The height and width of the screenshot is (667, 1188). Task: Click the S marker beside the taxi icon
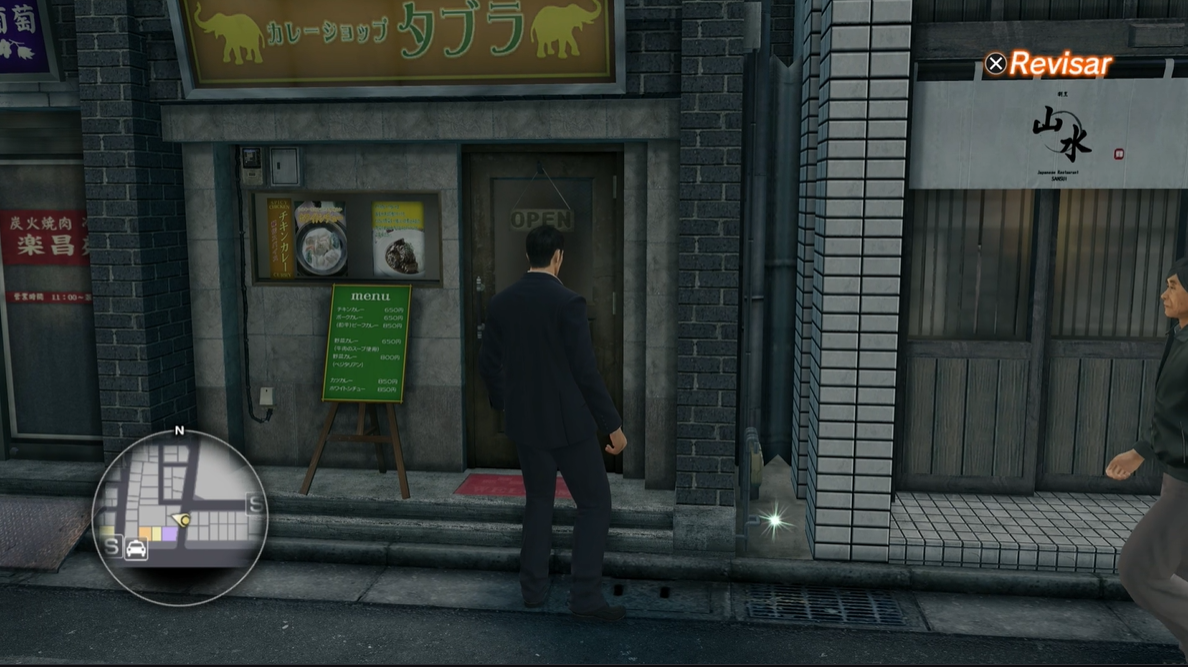coord(110,547)
